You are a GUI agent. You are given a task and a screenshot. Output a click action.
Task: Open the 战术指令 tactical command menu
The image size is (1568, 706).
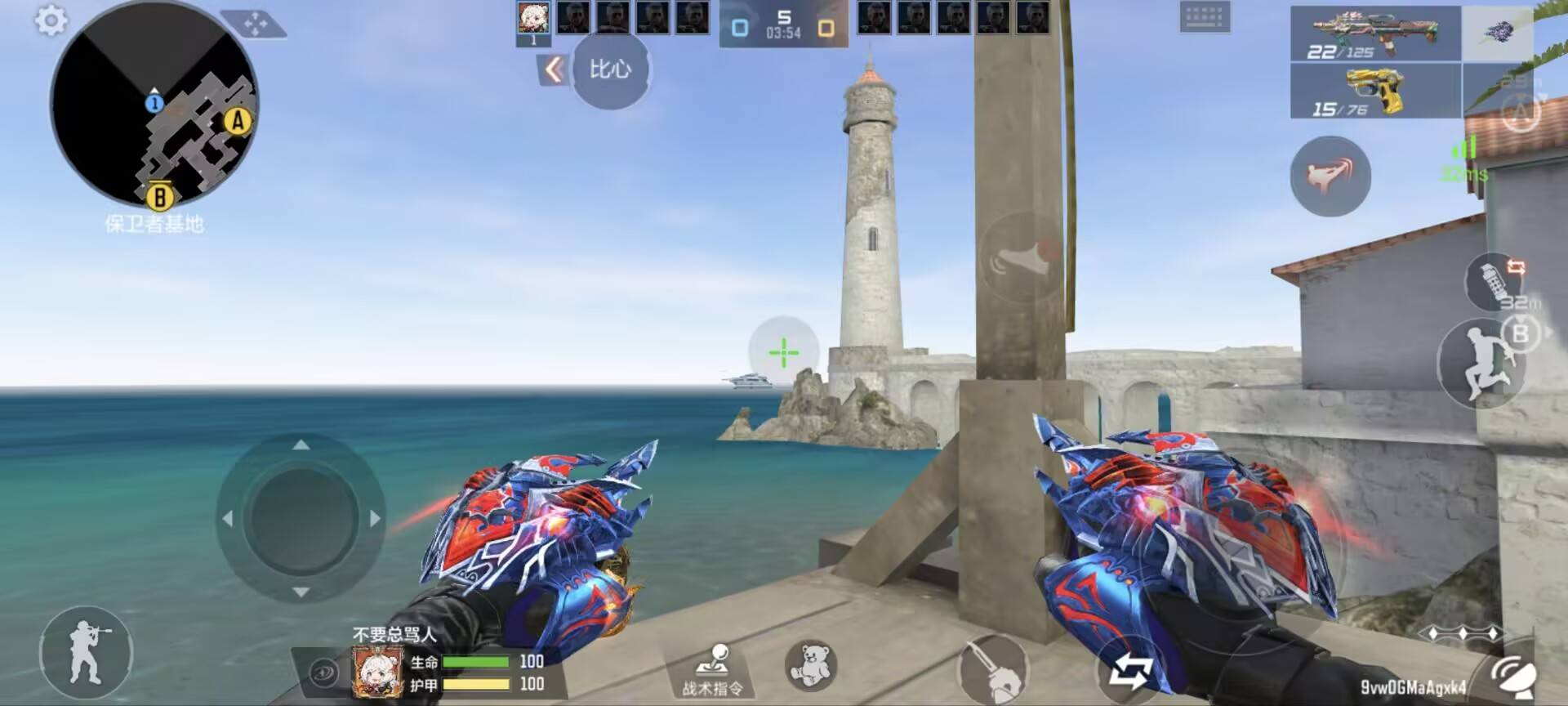click(713, 670)
